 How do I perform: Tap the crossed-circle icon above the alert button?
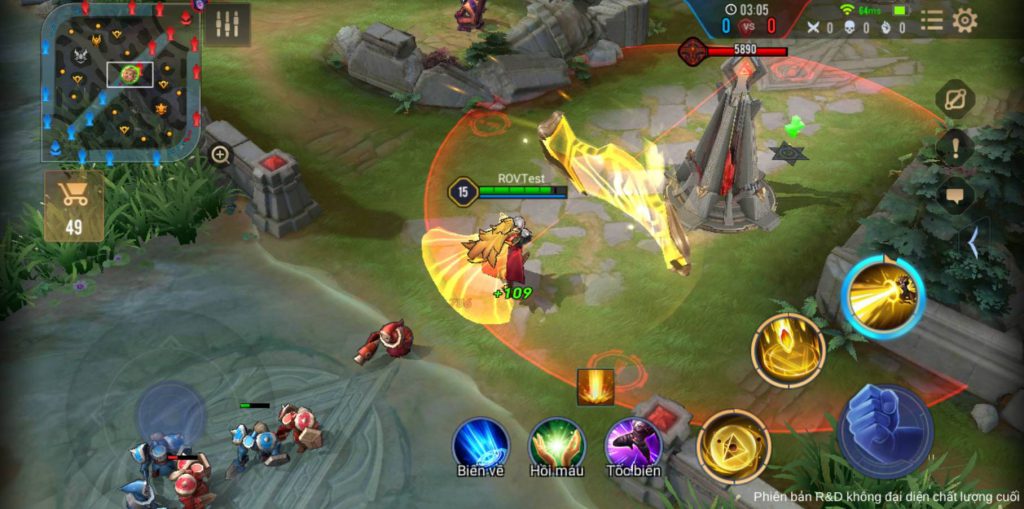tap(955, 99)
